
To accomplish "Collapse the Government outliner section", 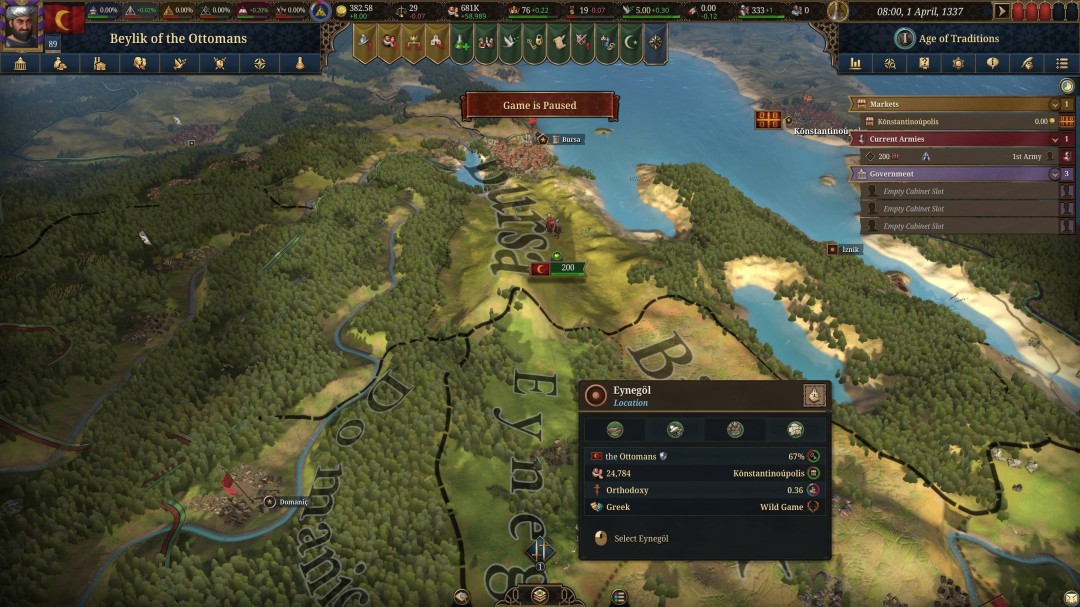I will [x=1054, y=174].
